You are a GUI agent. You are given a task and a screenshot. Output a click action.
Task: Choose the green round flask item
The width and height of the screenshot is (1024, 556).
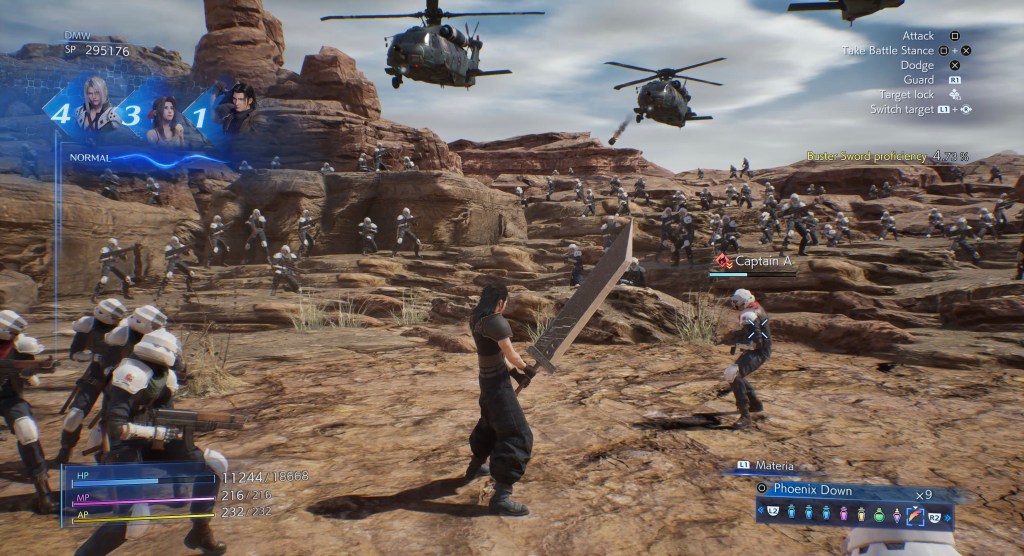click(879, 516)
